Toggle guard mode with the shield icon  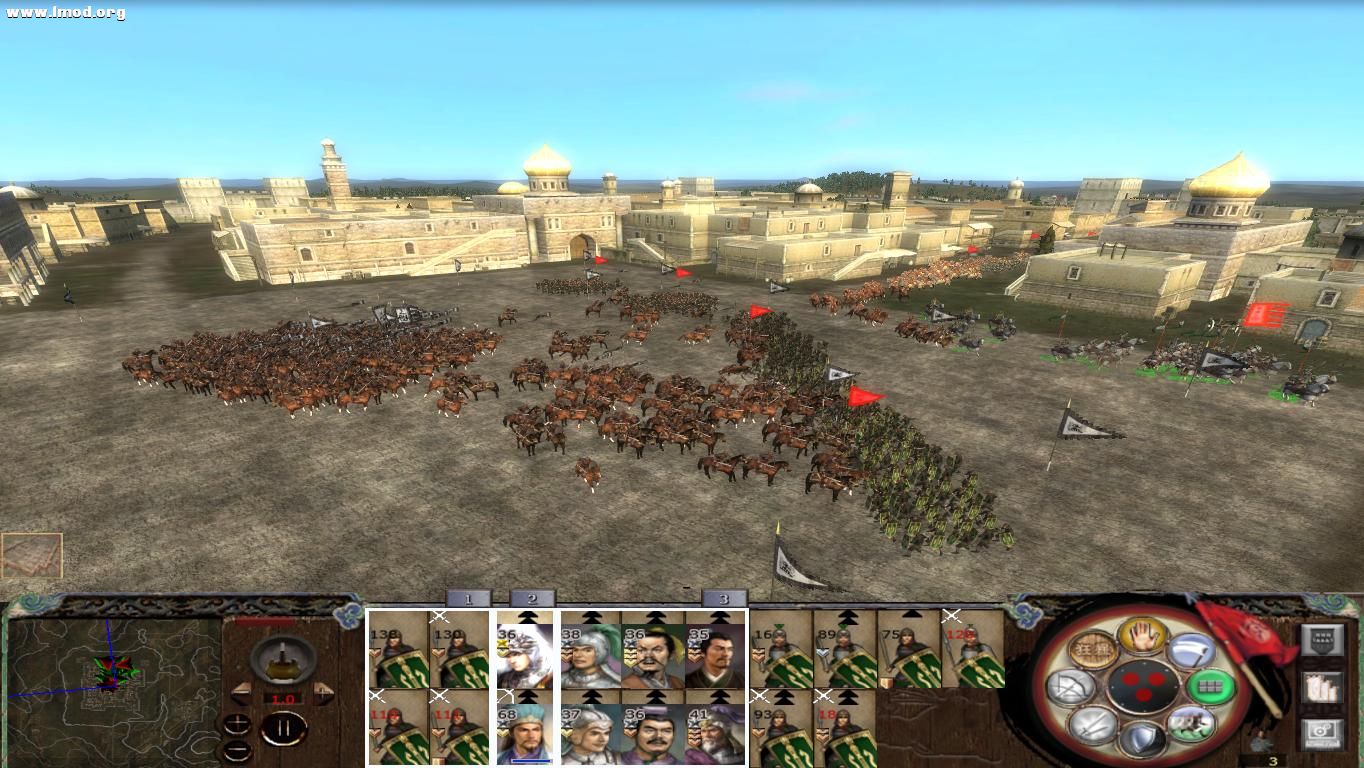(1144, 737)
